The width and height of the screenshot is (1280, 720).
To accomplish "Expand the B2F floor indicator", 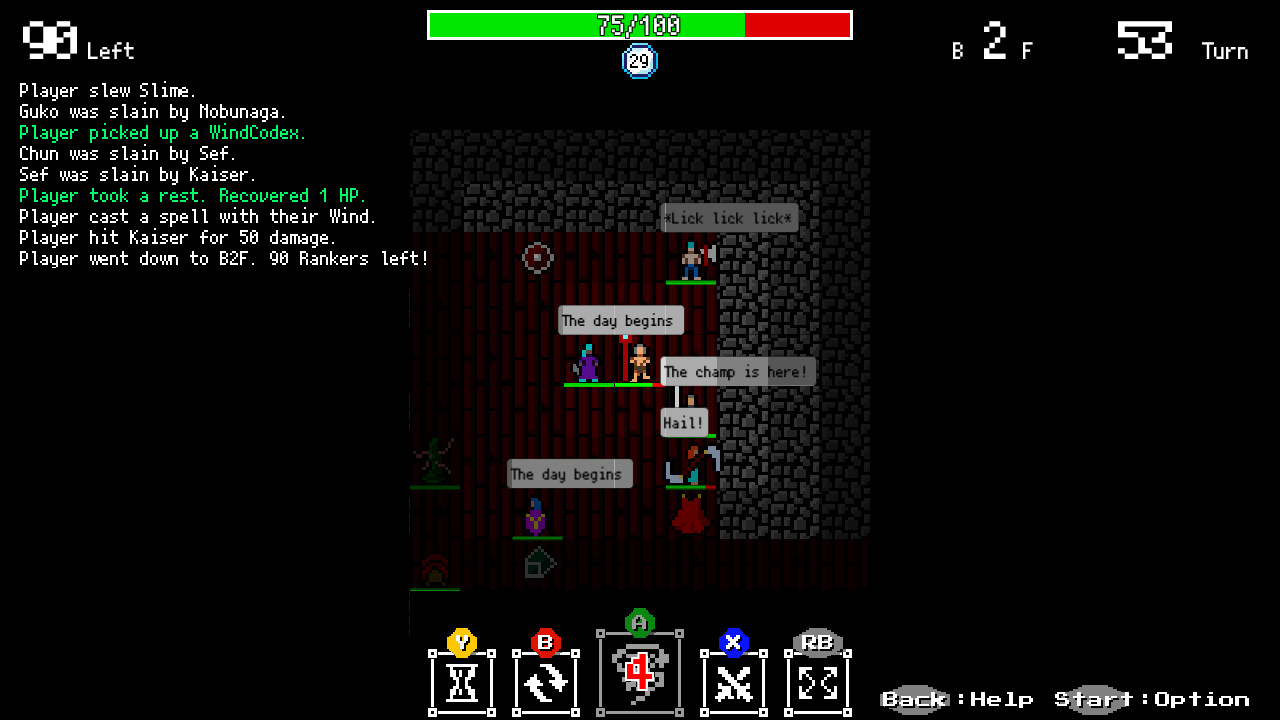I will [995, 45].
